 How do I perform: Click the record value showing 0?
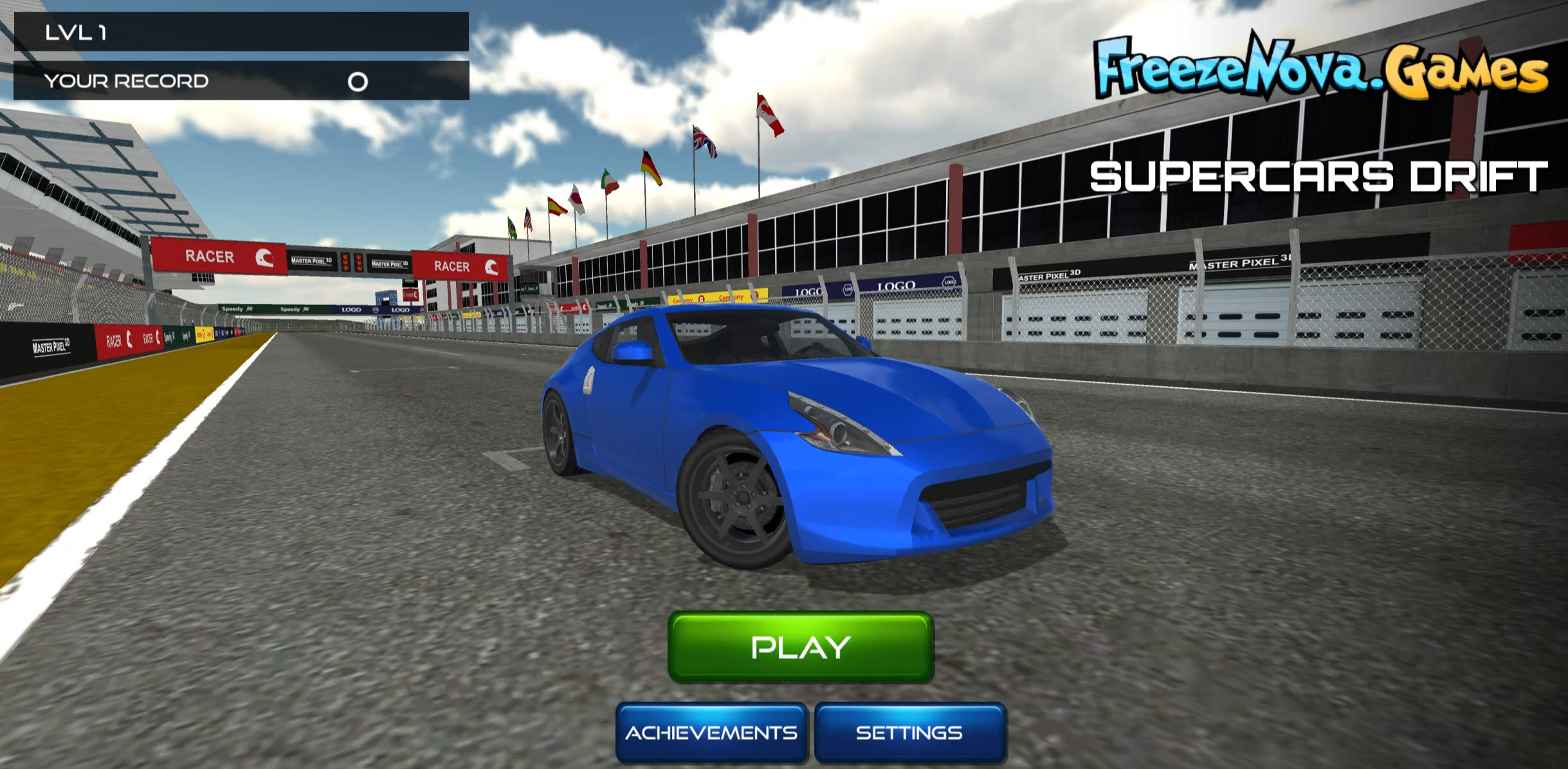click(x=356, y=80)
